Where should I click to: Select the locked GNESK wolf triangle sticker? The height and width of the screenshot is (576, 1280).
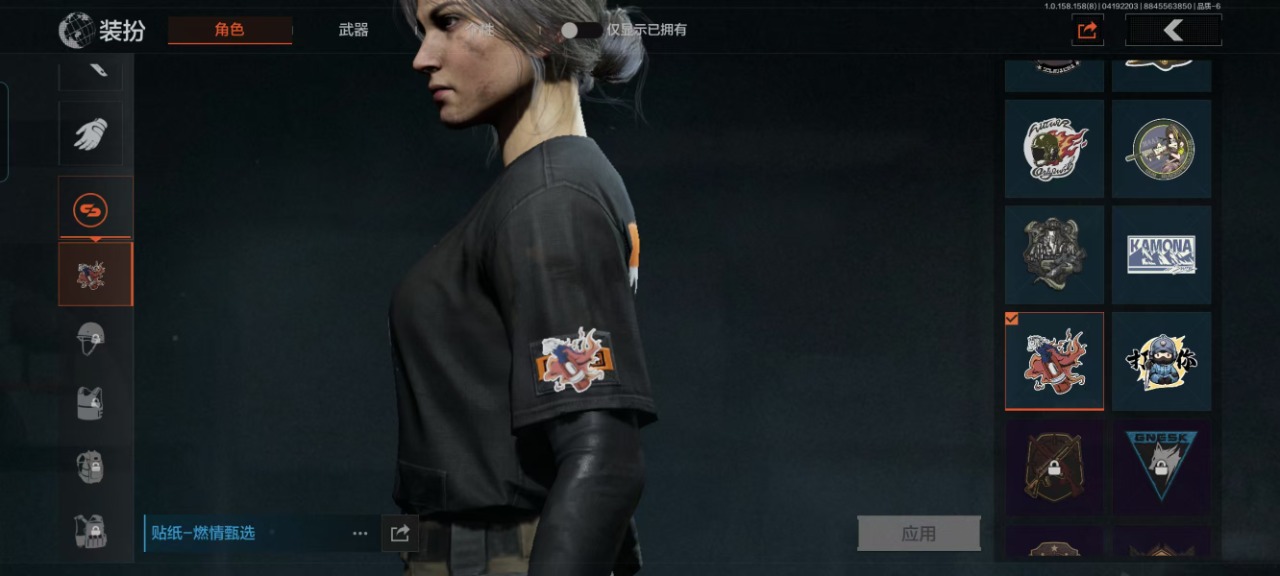point(1161,466)
